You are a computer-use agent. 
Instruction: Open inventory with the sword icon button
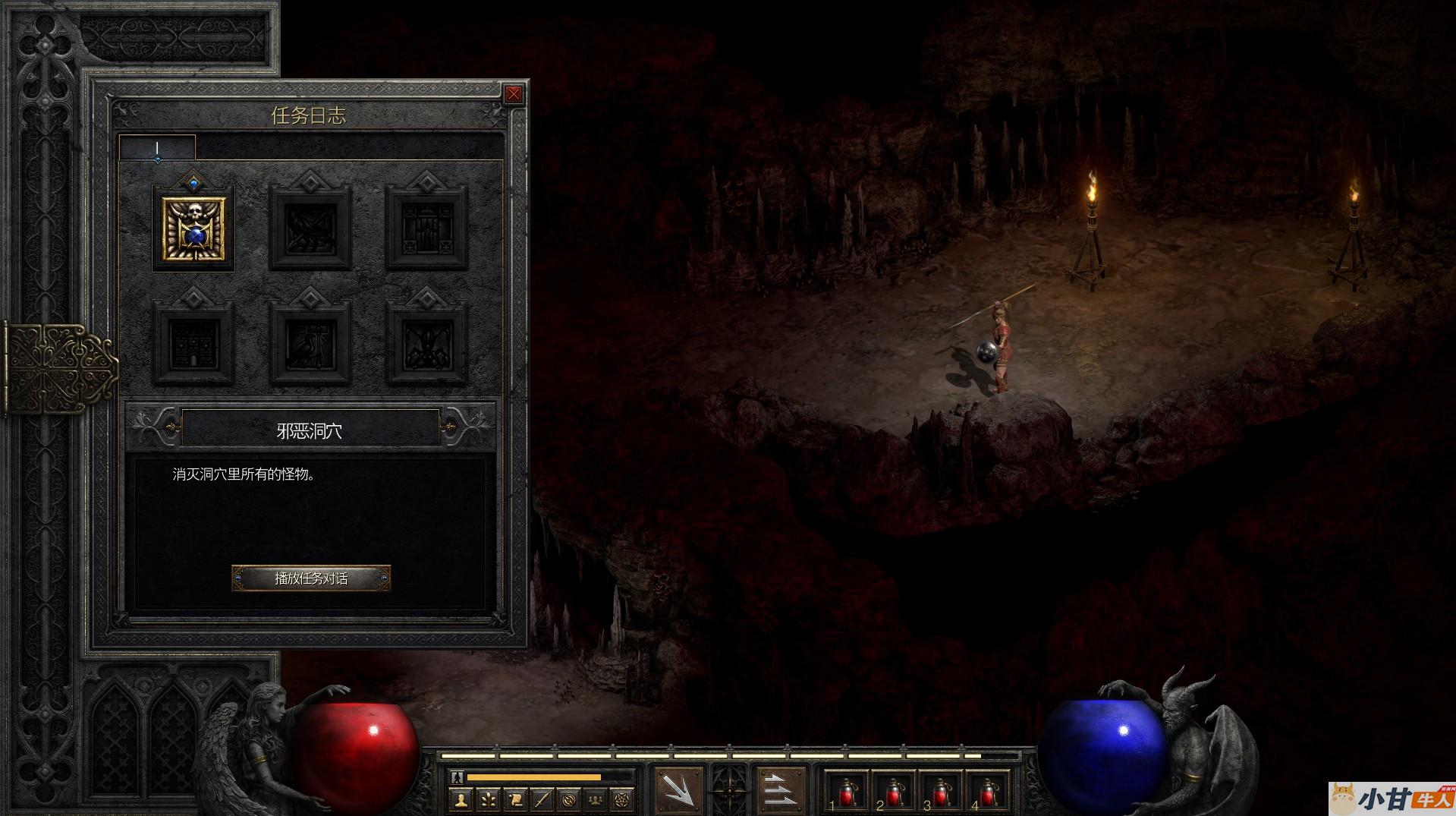point(542,799)
